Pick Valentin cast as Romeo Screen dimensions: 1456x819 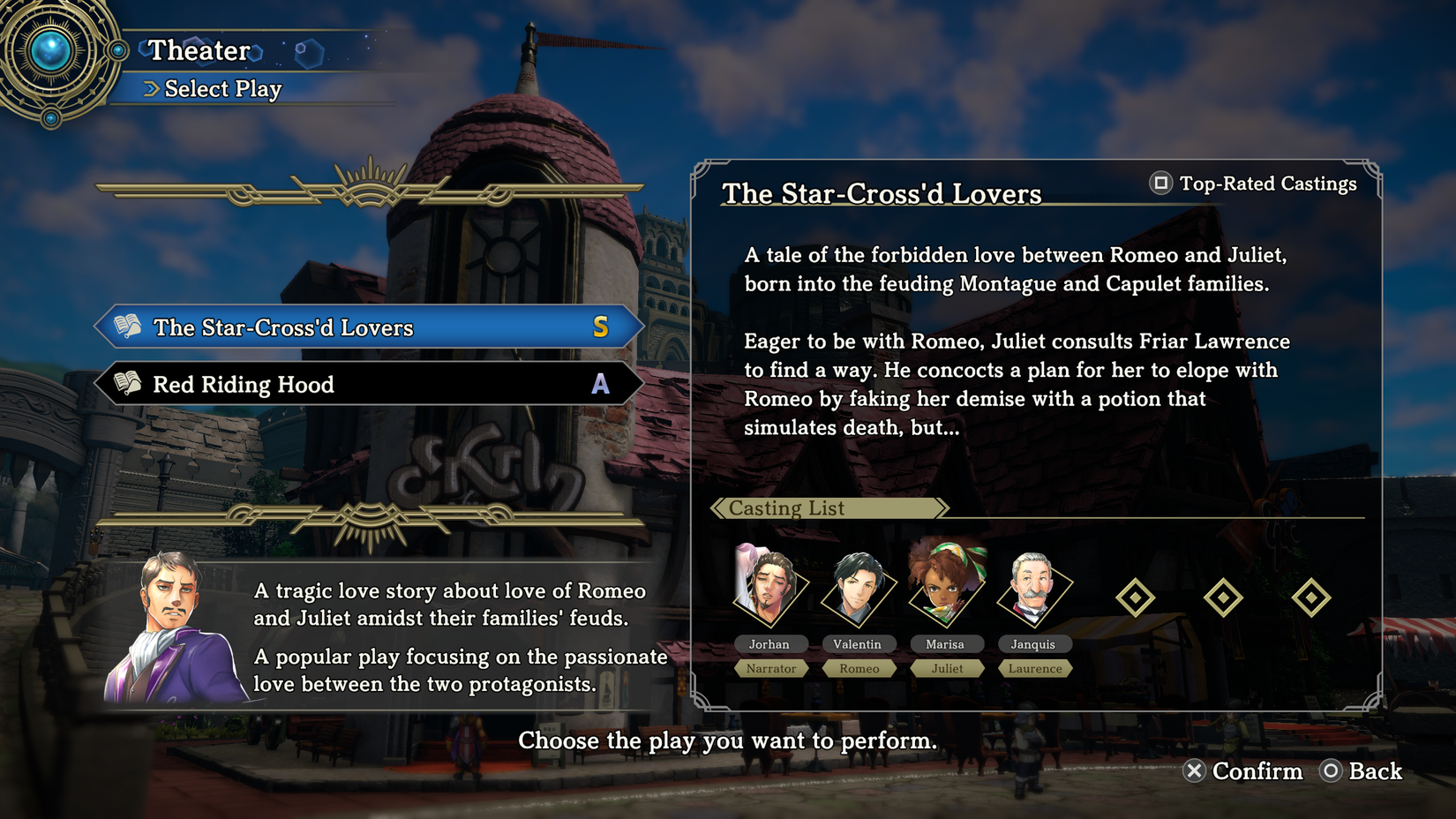coord(858,587)
